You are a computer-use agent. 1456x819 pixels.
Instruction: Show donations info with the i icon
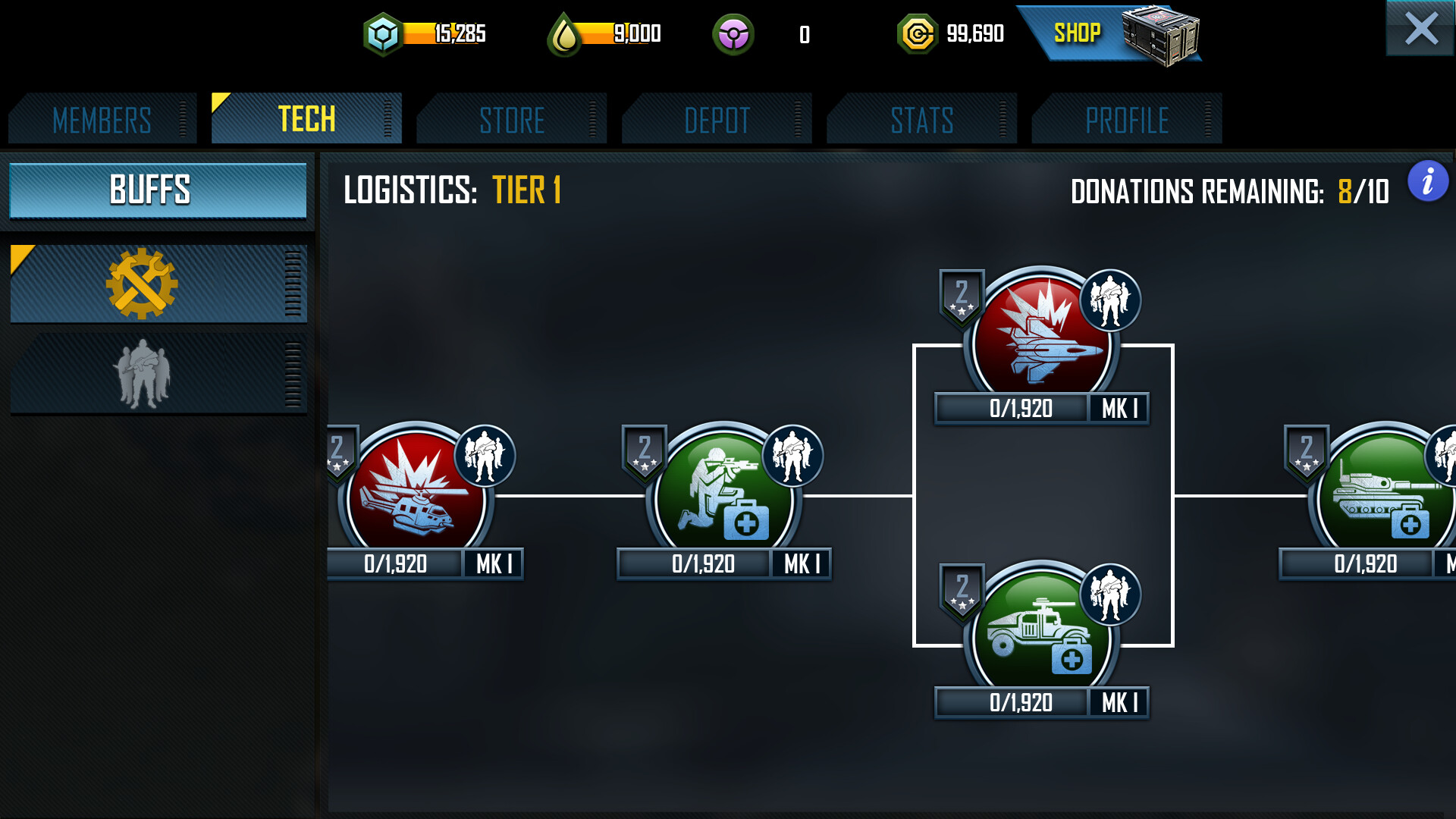[1428, 182]
